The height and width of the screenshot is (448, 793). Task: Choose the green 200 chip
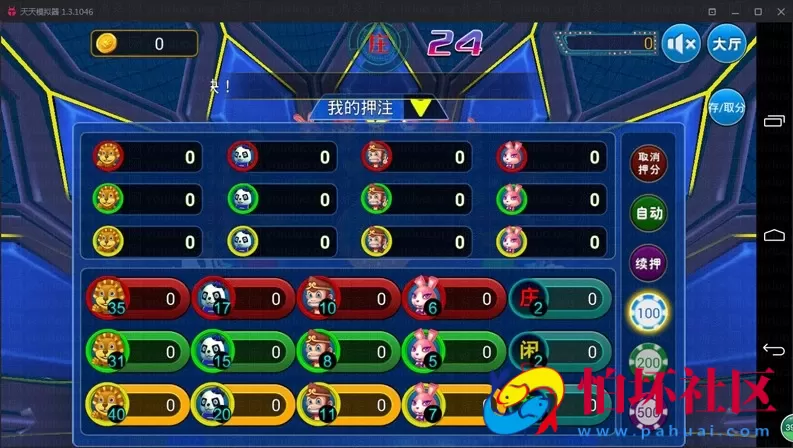[648, 360]
